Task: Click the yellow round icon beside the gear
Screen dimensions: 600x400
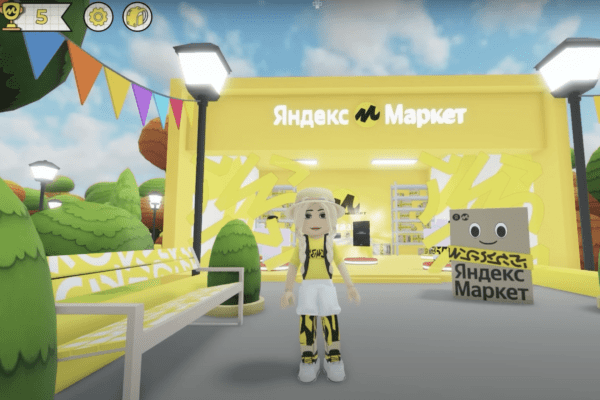Action: click(x=137, y=16)
